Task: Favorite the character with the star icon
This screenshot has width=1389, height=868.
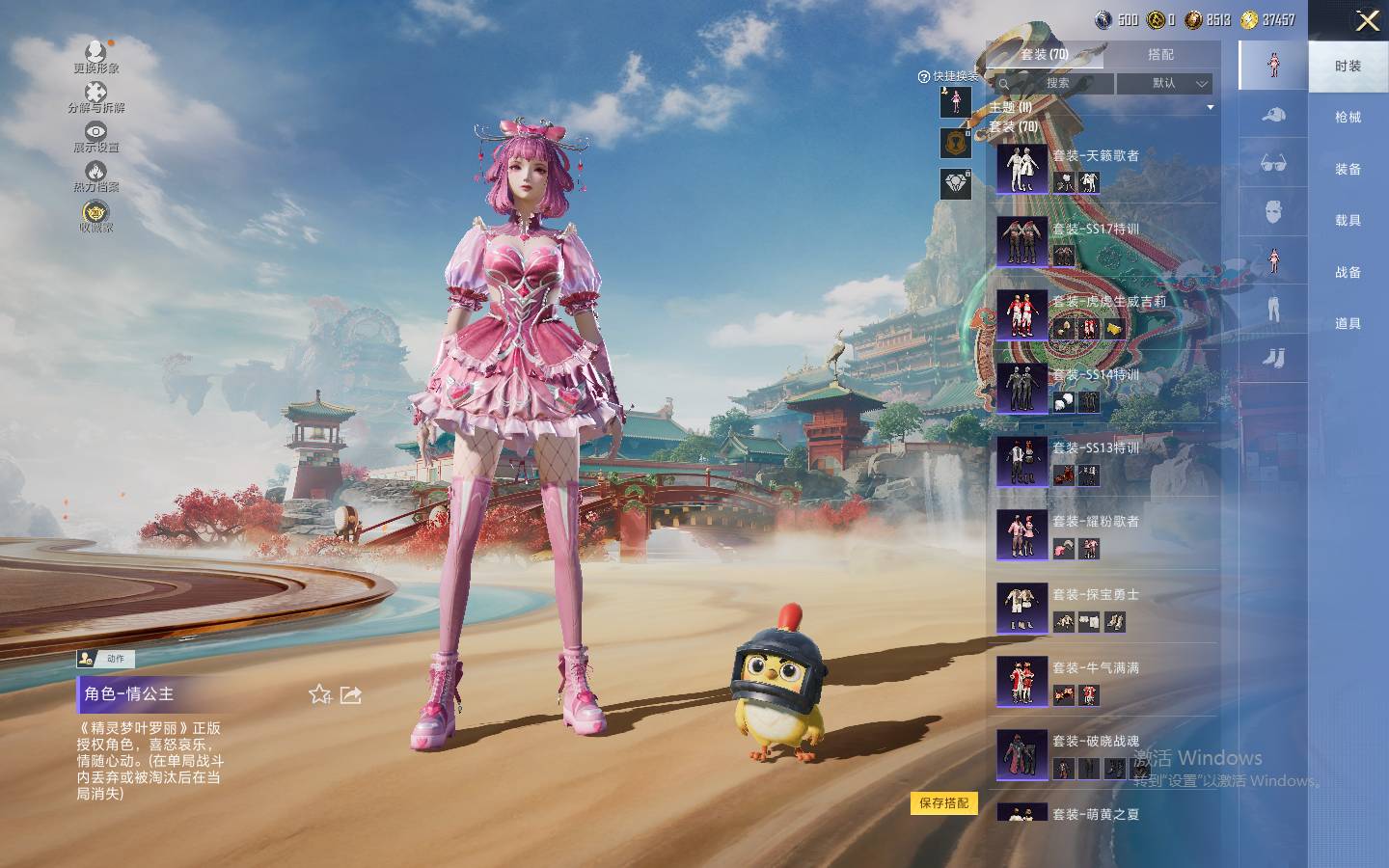Action: click(320, 694)
